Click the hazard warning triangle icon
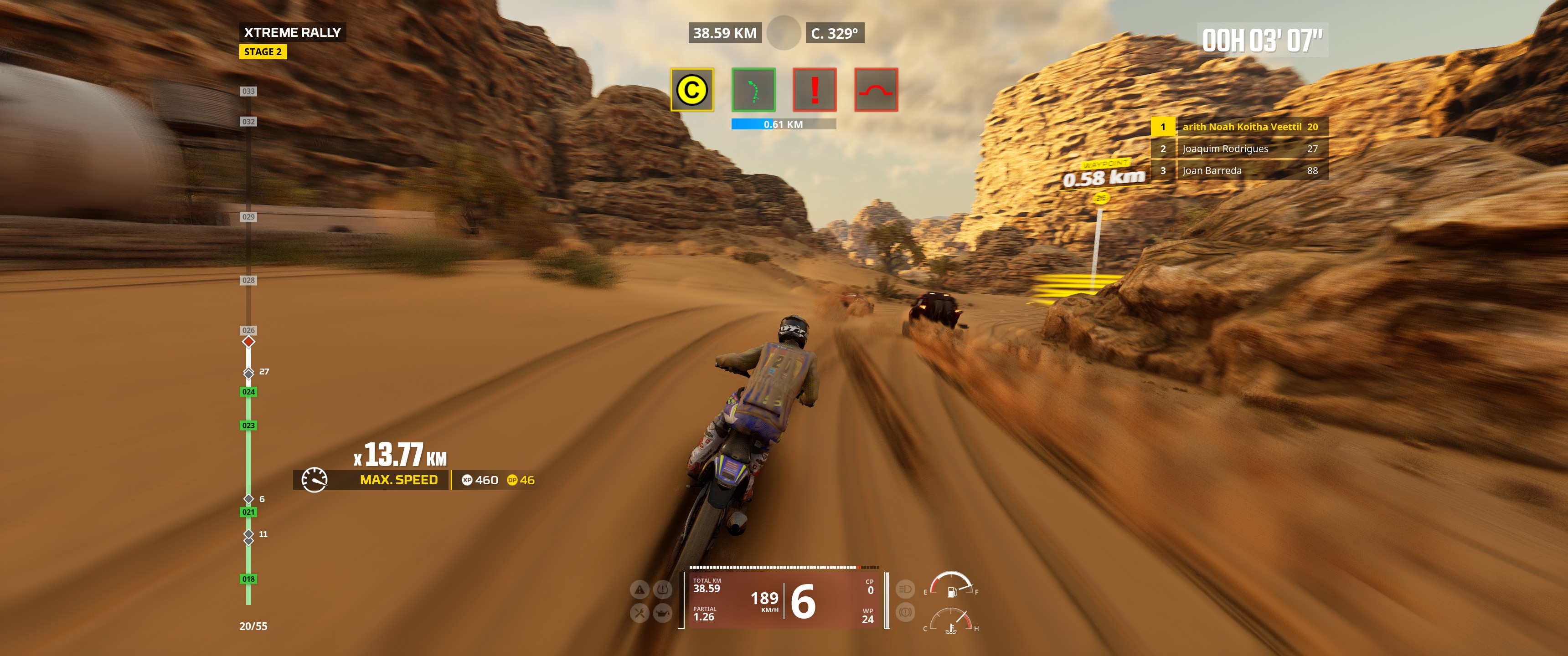Image resolution: width=1568 pixels, height=656 pixels. tap(639, 589)
